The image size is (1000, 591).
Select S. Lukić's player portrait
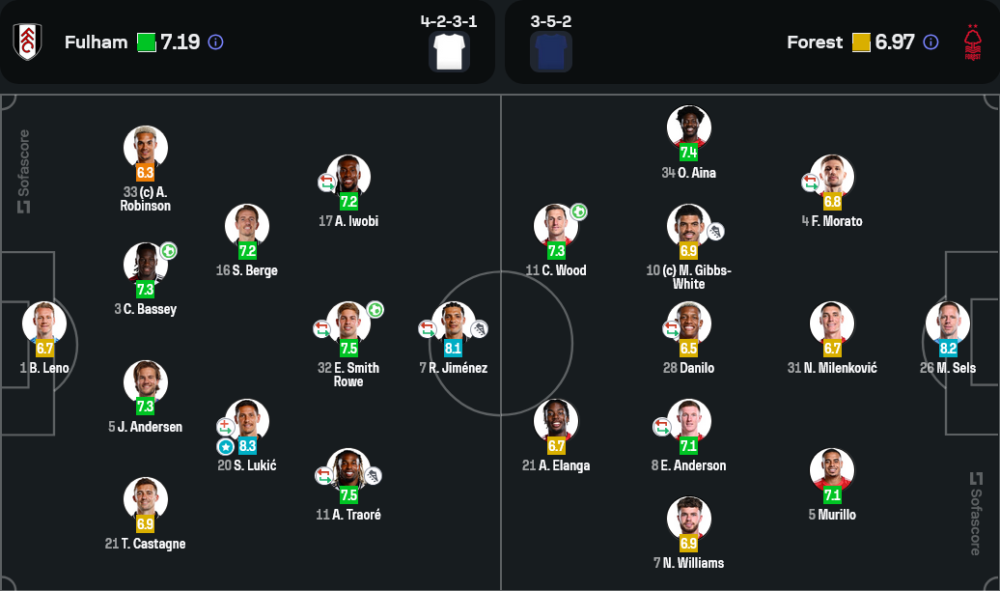(x=247, y=421)
